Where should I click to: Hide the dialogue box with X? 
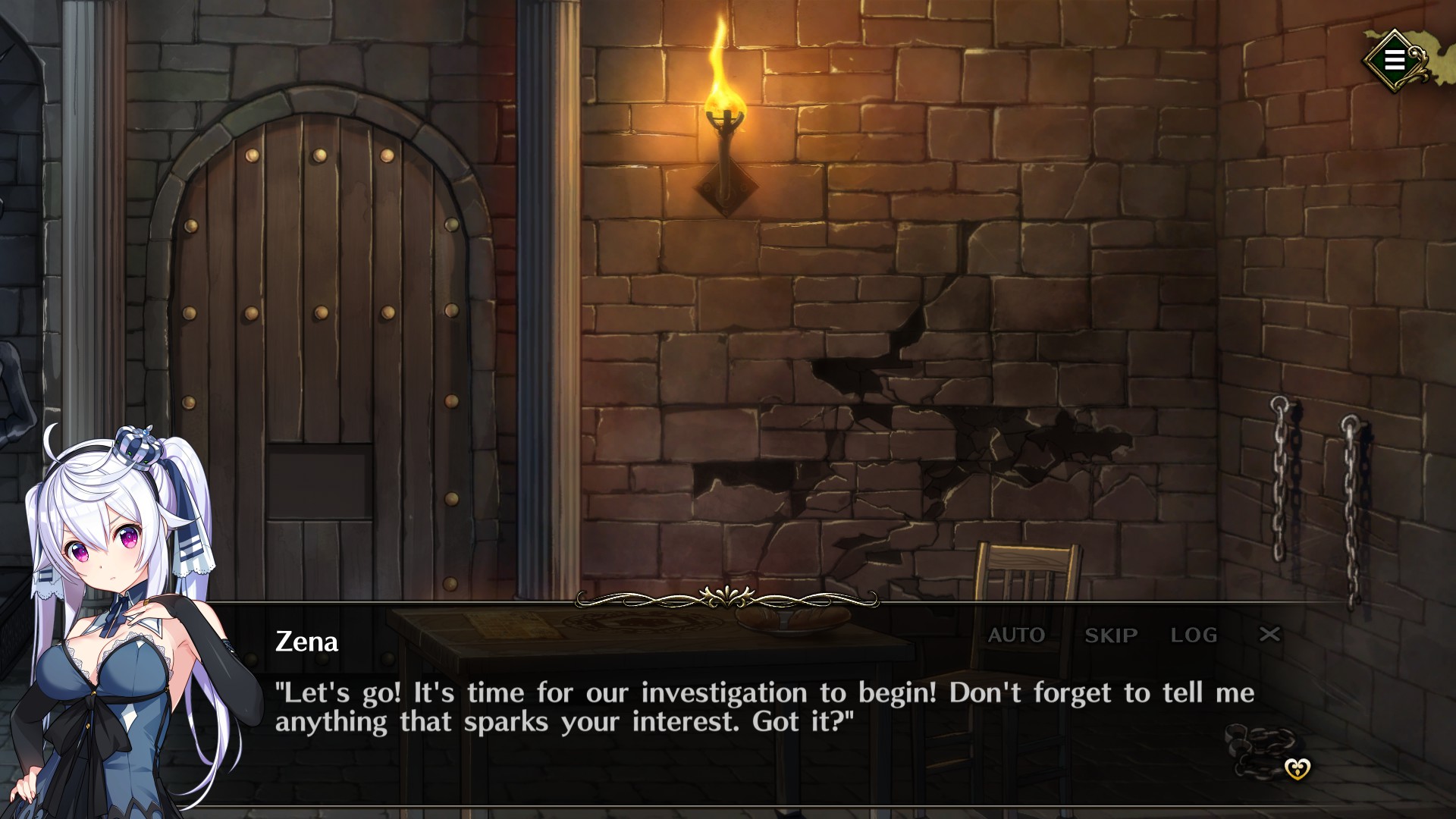coord(1269,634)
